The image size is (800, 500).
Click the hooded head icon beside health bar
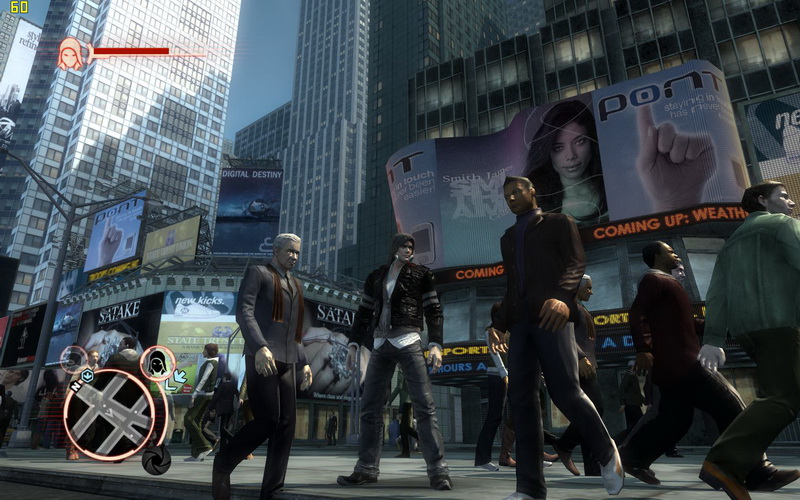(71, 54)
